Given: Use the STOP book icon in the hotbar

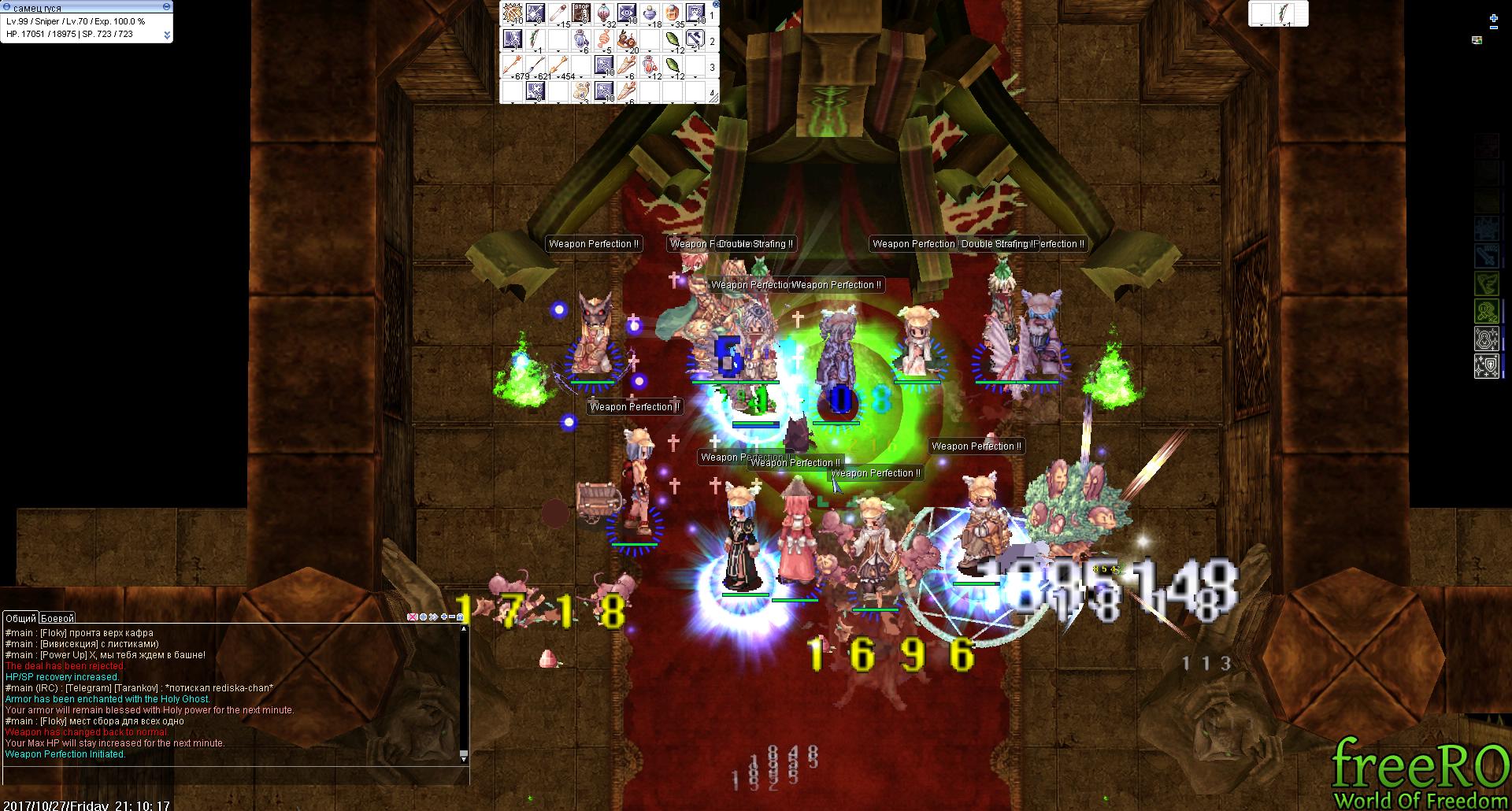Looking at the screenshot, I should 581,13.
